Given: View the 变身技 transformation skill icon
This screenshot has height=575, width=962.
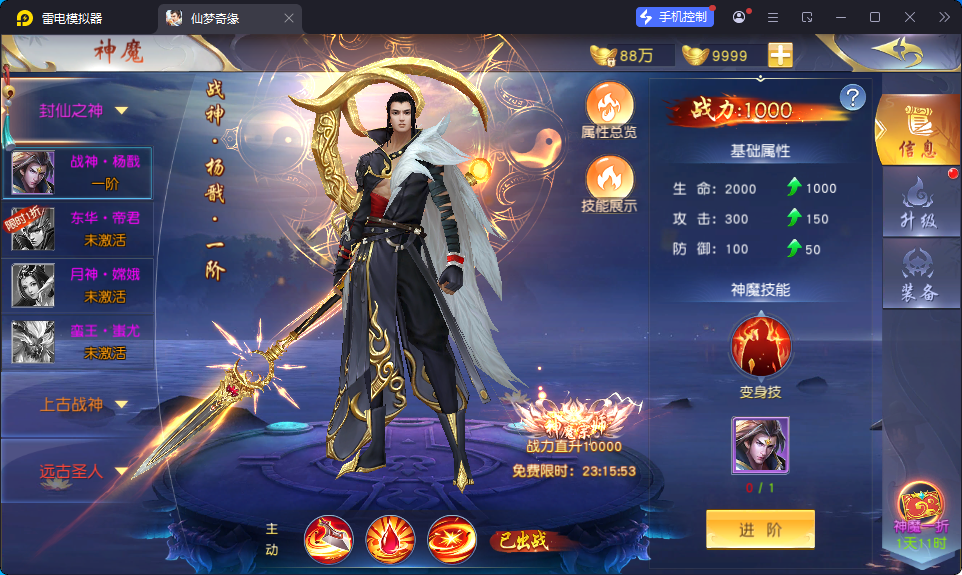Looking at the screenshot, I should coord(761,346).
